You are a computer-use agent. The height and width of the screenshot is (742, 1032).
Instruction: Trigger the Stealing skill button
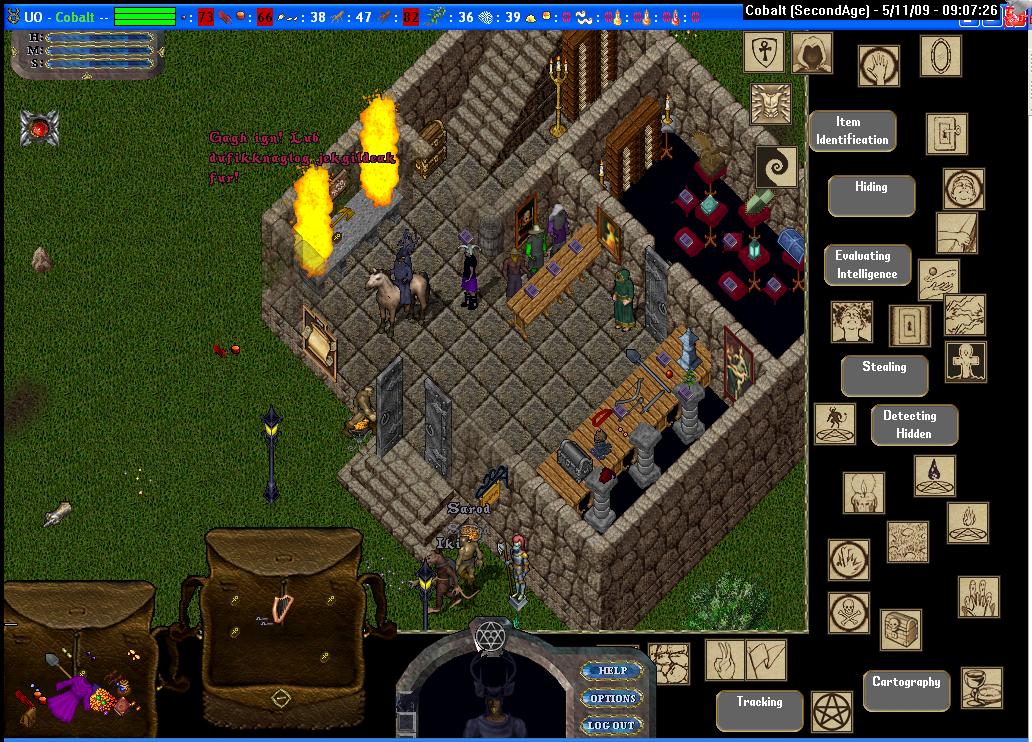884,375
